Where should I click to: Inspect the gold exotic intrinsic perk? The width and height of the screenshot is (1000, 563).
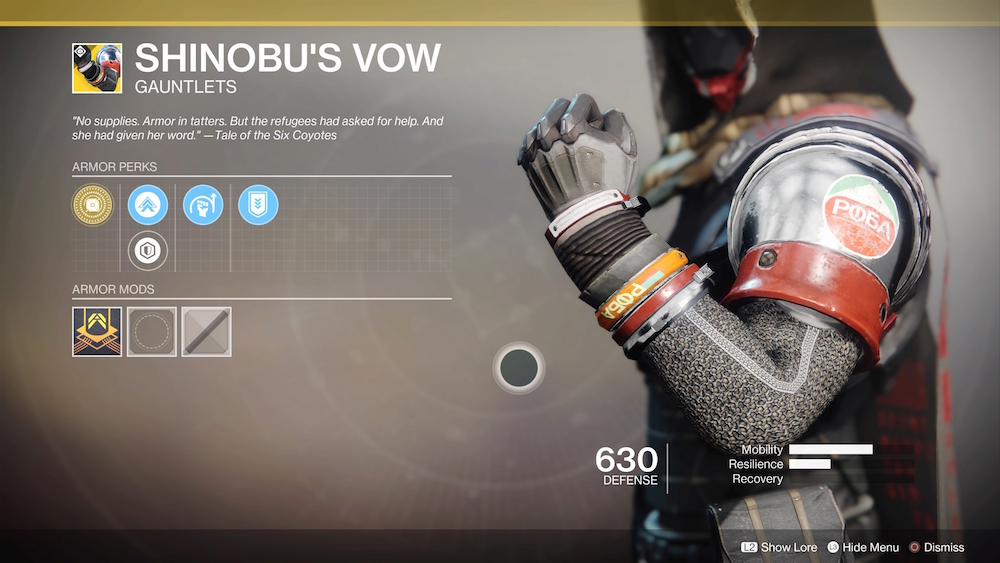[93, 205]
